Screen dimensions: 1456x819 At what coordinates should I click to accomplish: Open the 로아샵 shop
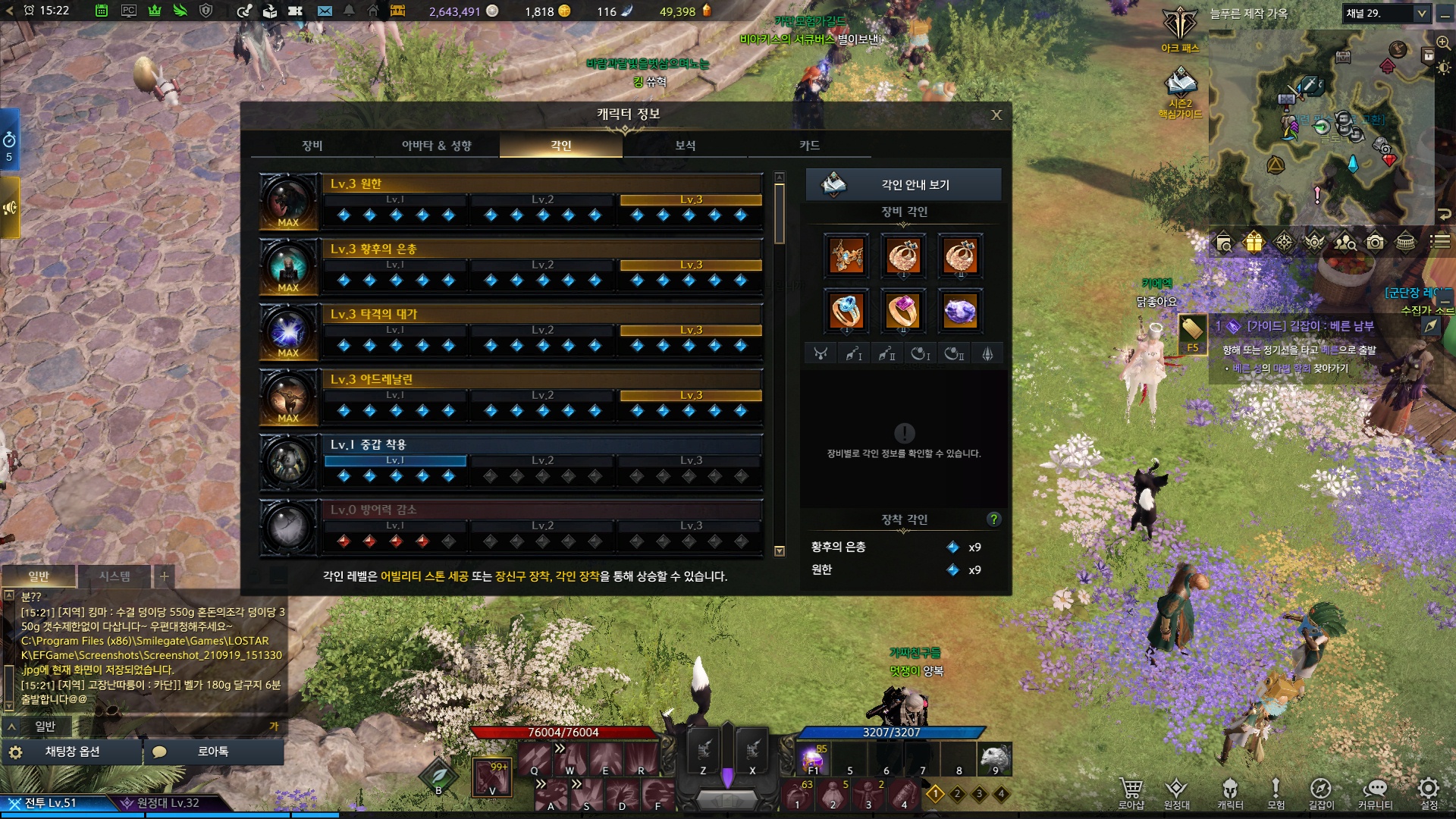(1131, 792)
